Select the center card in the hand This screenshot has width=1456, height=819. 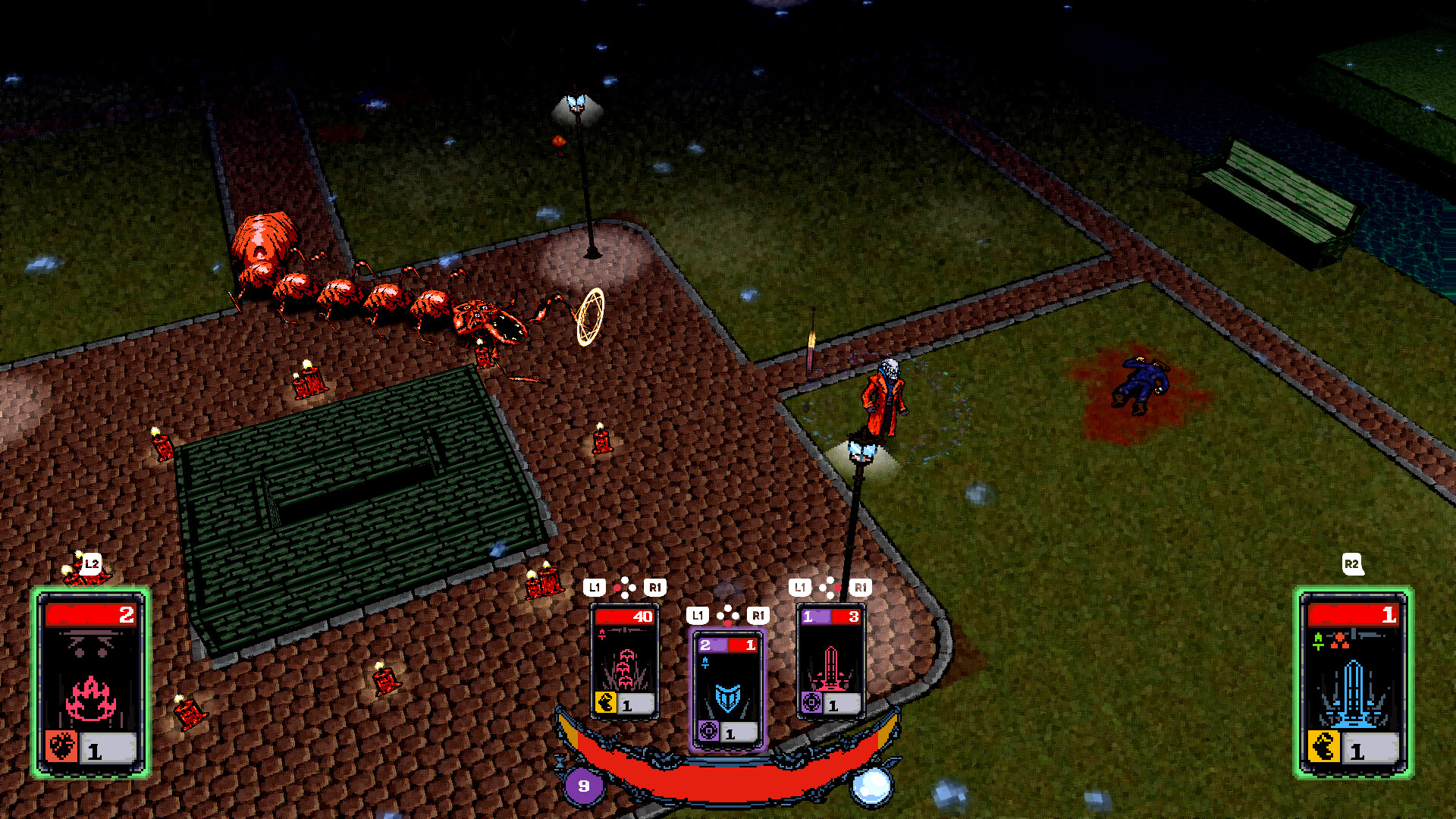pos(727,682)
